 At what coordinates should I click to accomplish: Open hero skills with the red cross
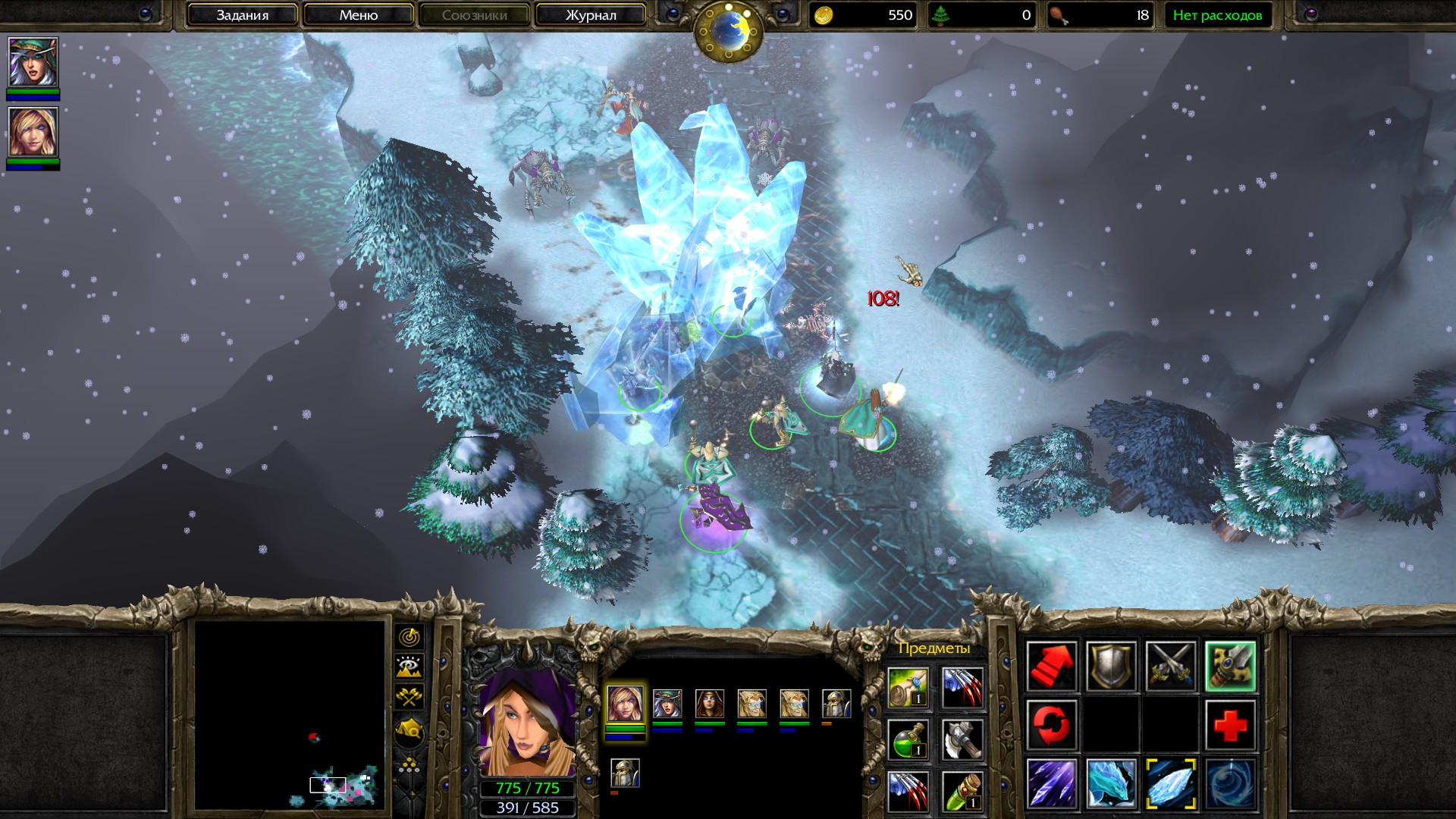pos(1229,725)
